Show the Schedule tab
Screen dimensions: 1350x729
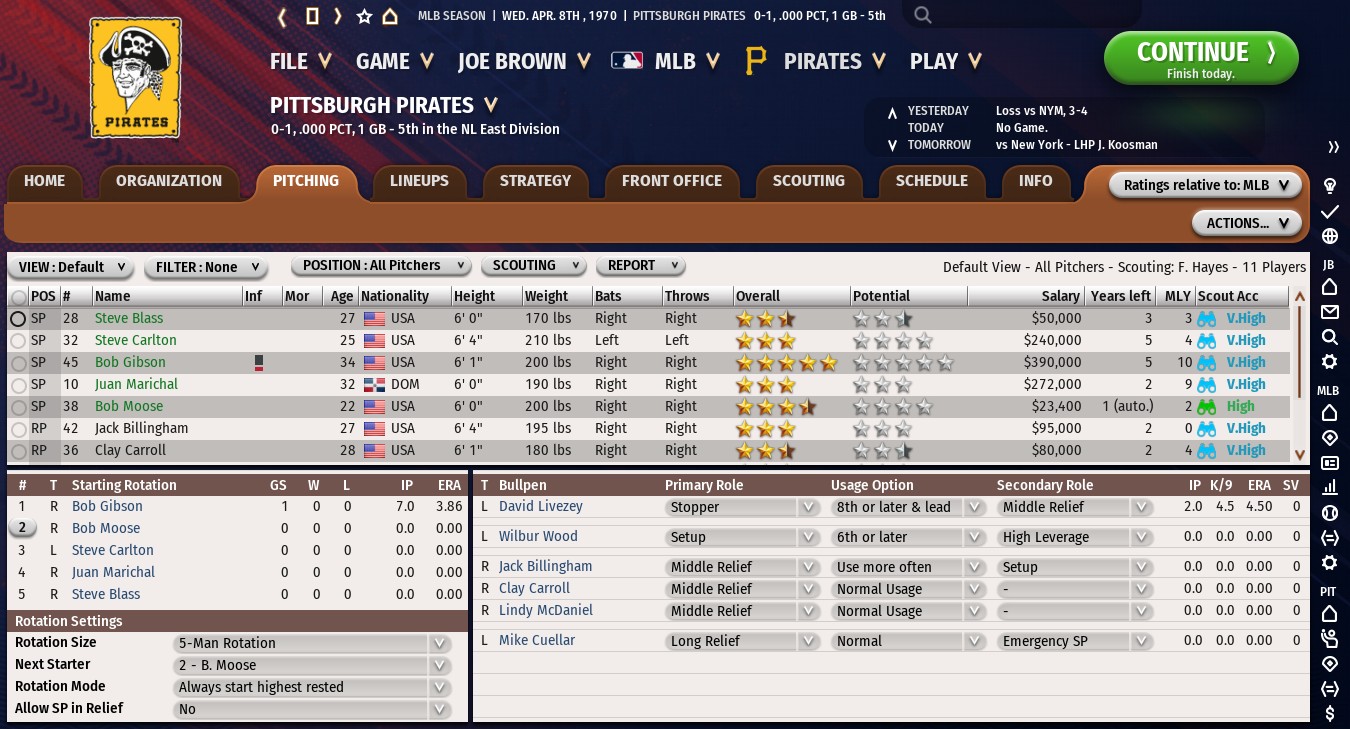coord(931,181)
